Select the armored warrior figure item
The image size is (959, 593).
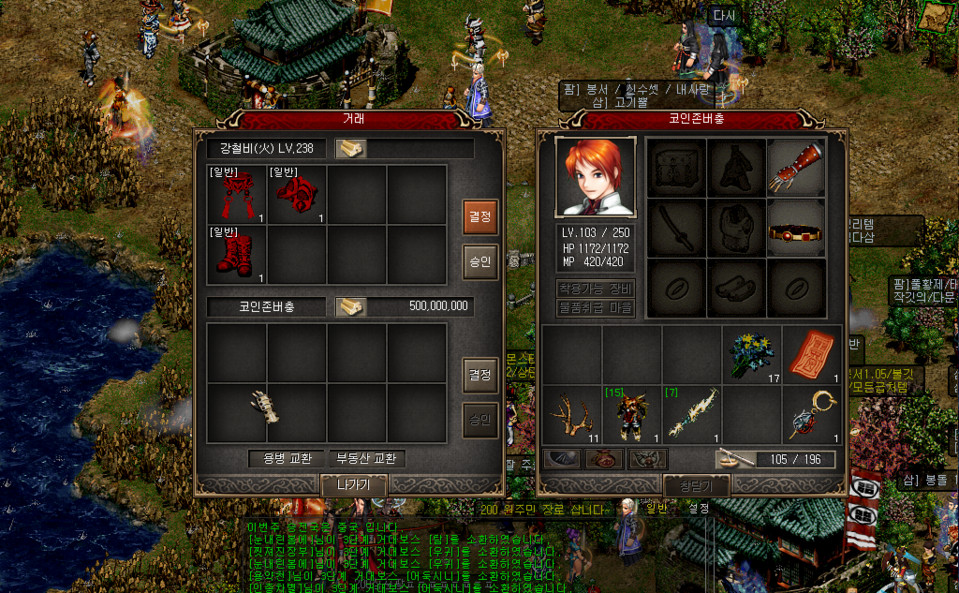(631, 414)
